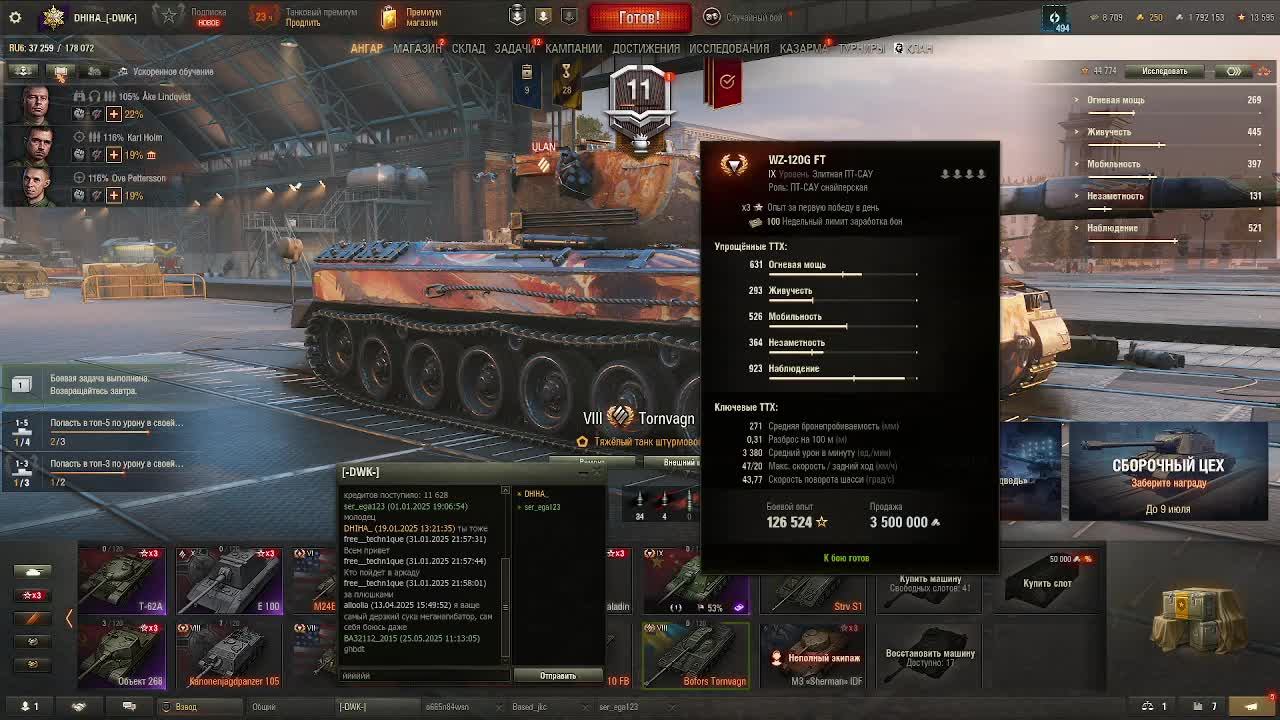Select the Объект 268 tank
Screen dimensions: 1280x720
coord(122,655)
